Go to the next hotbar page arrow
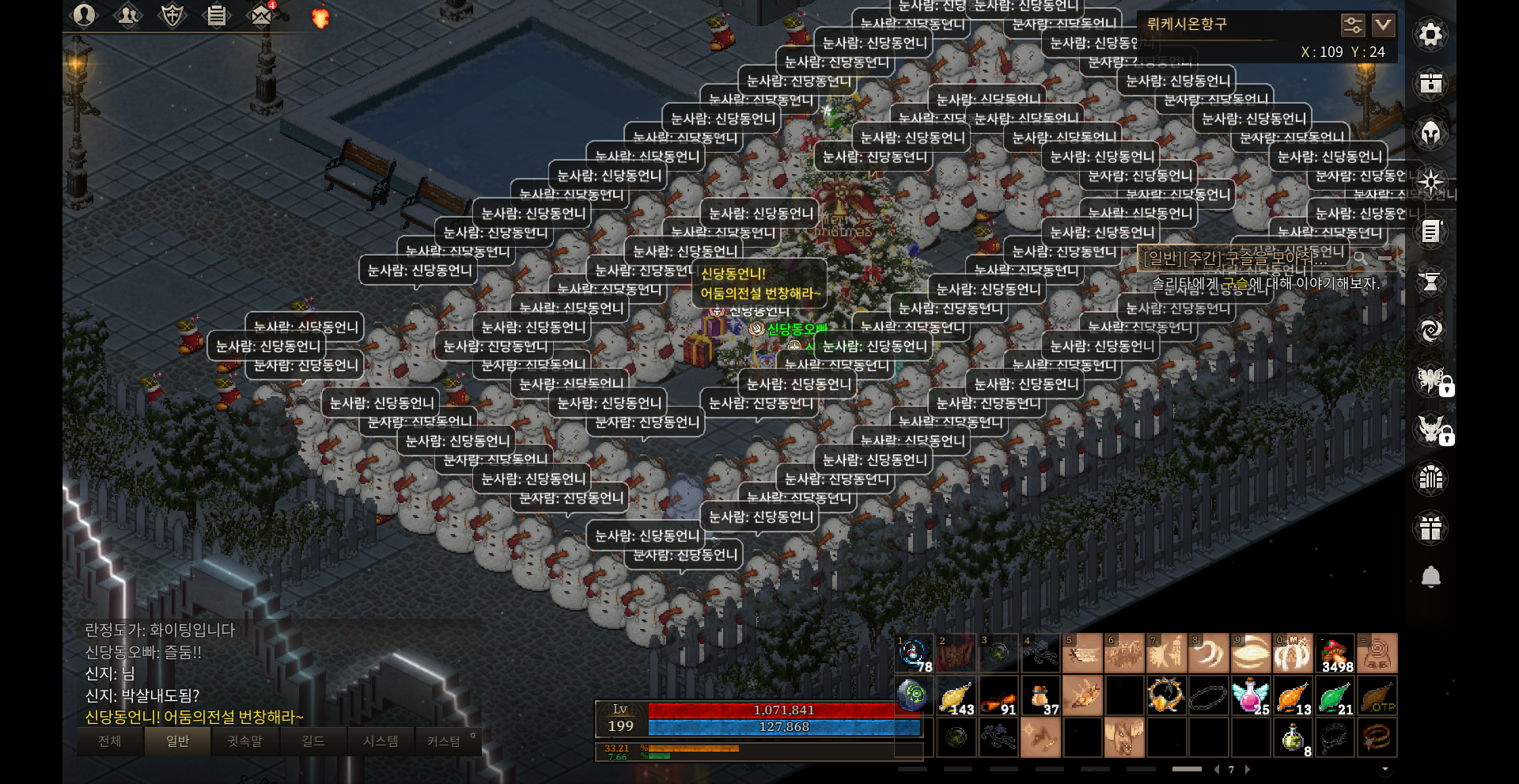 point(1248,769)
